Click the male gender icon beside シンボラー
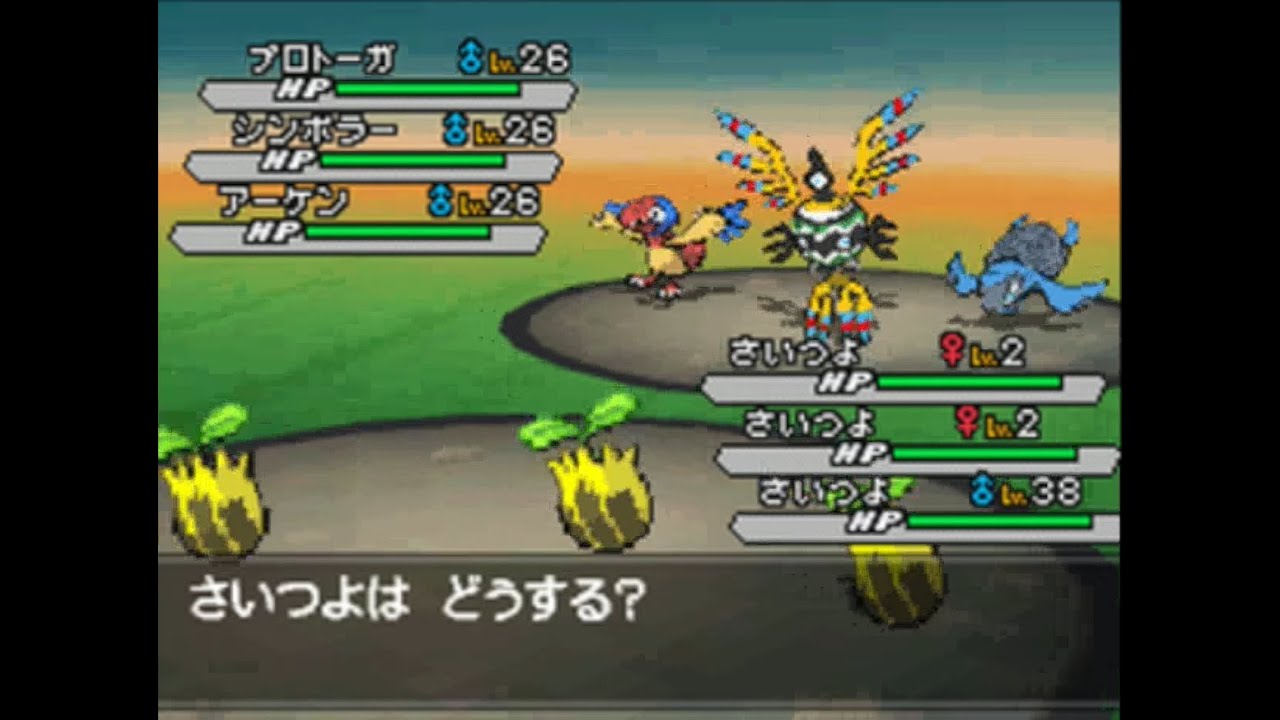Image resolution: width=1280 pixels, height=720 pixels. (454, 128)
